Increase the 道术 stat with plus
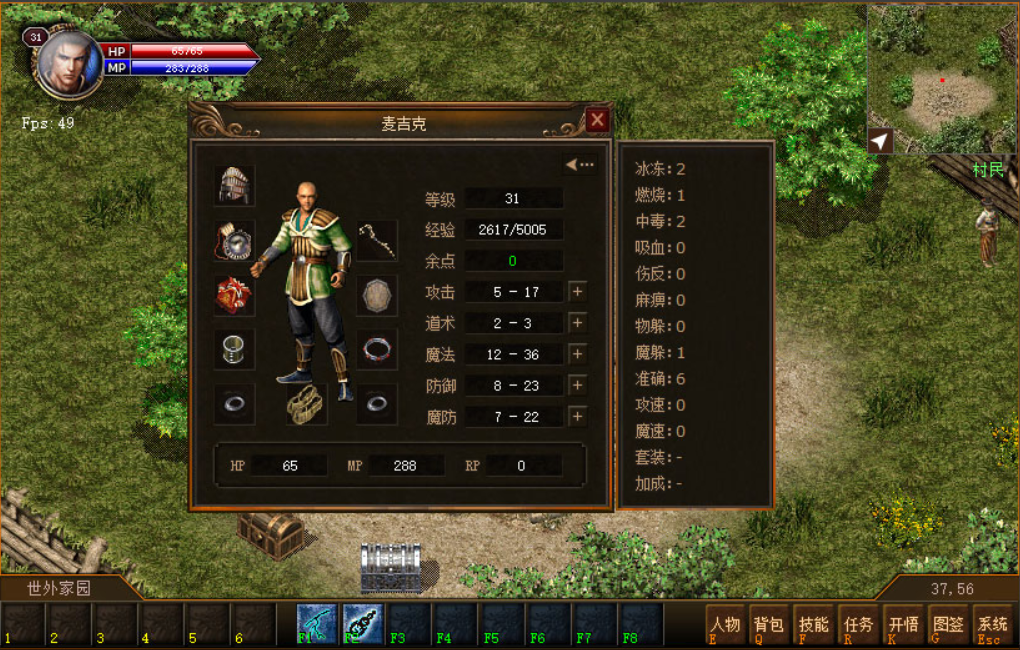 coord(577,323)
